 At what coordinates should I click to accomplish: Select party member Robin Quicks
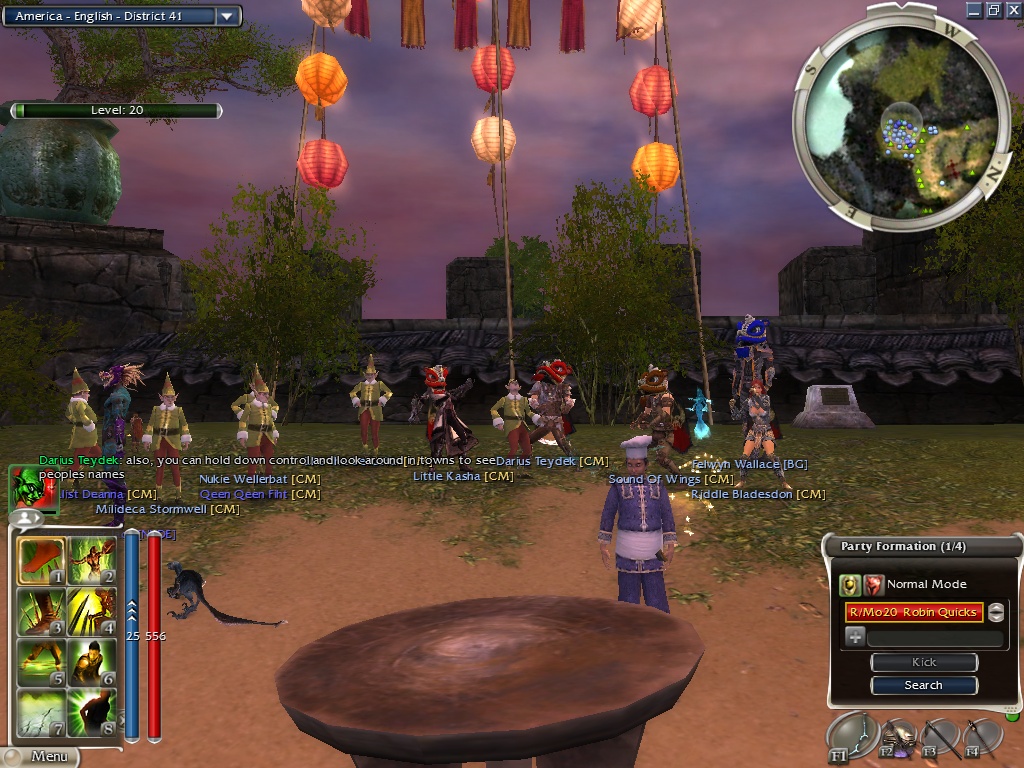click(x=913, y=612)
